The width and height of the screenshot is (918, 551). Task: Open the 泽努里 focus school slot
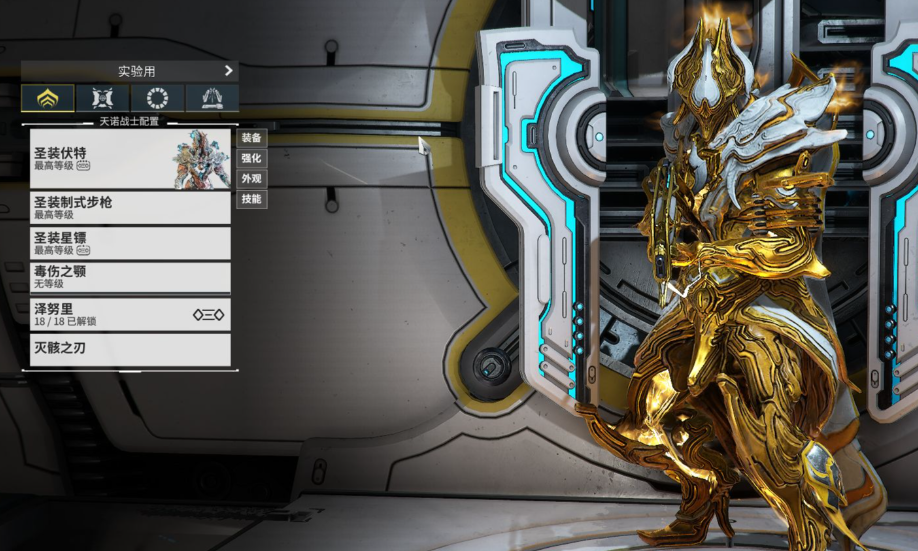point(130,314)
